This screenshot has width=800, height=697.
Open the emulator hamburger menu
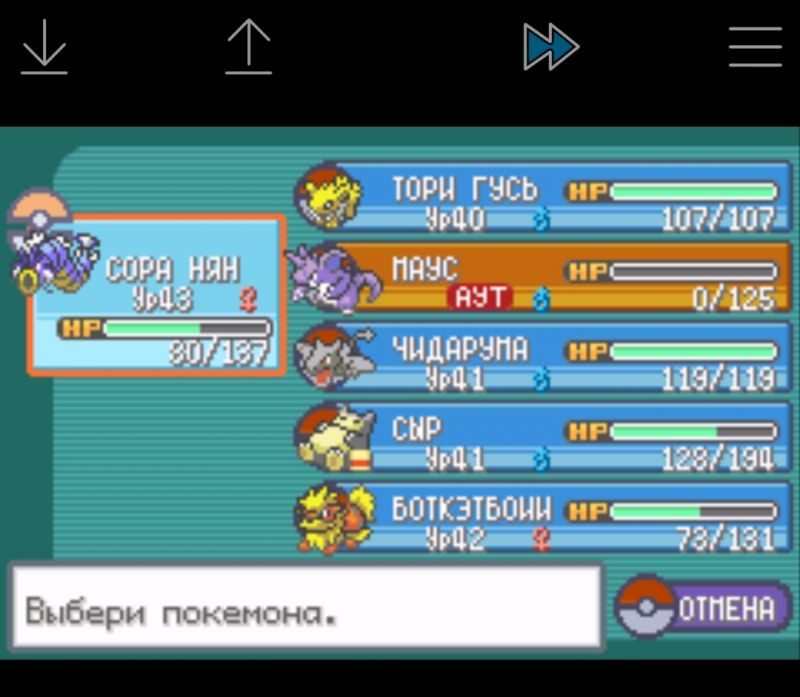[x=755, y=47]
